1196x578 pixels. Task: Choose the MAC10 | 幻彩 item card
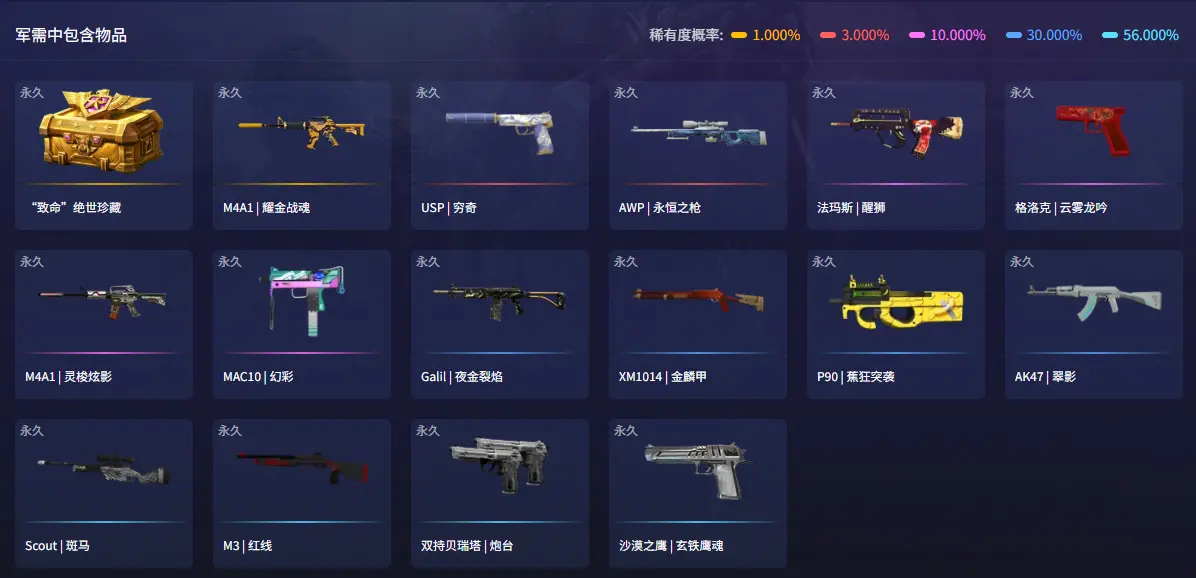click(301, 324)
